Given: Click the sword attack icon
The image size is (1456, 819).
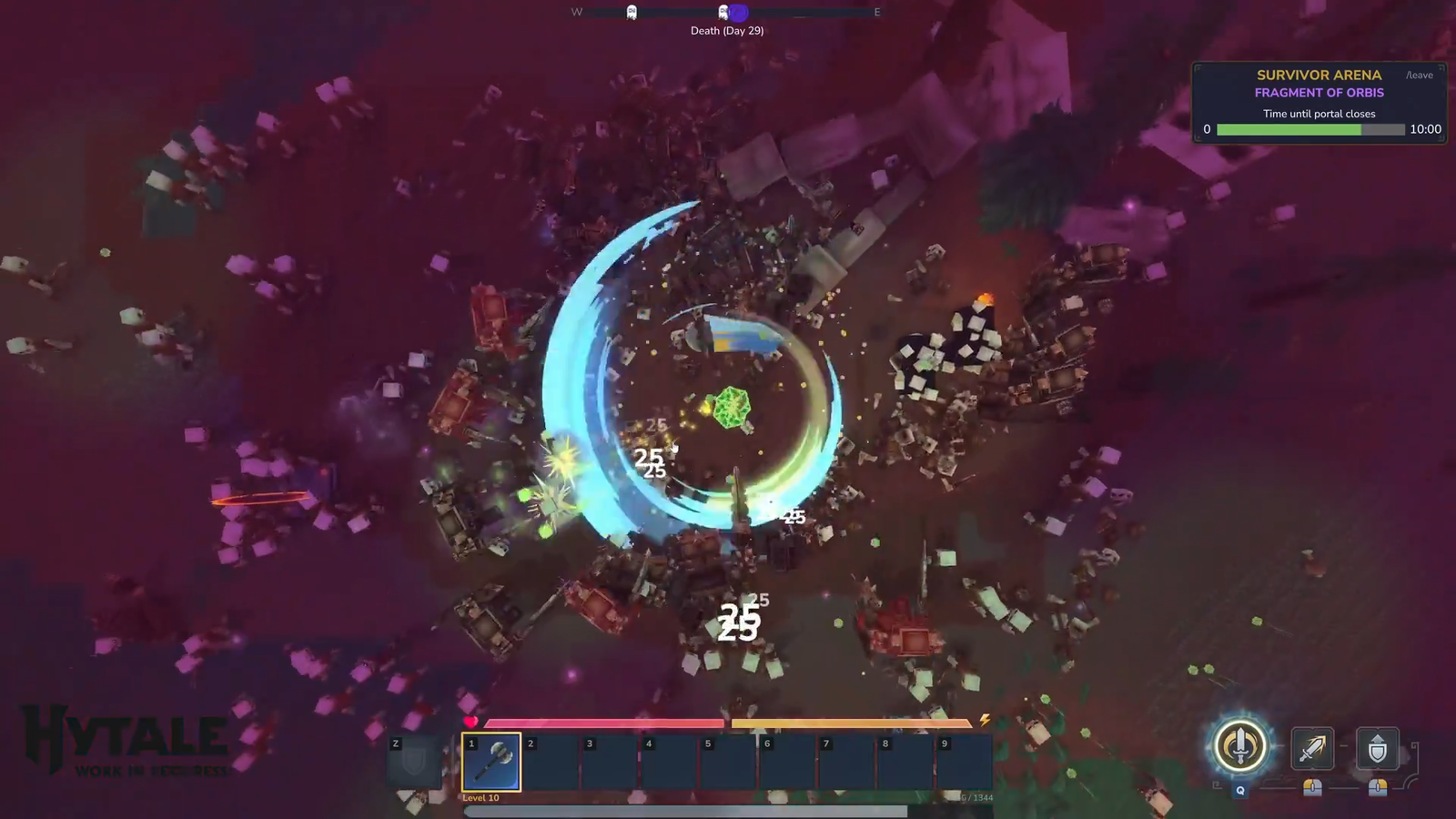Looking at the screenshot, I should 1311,748.
